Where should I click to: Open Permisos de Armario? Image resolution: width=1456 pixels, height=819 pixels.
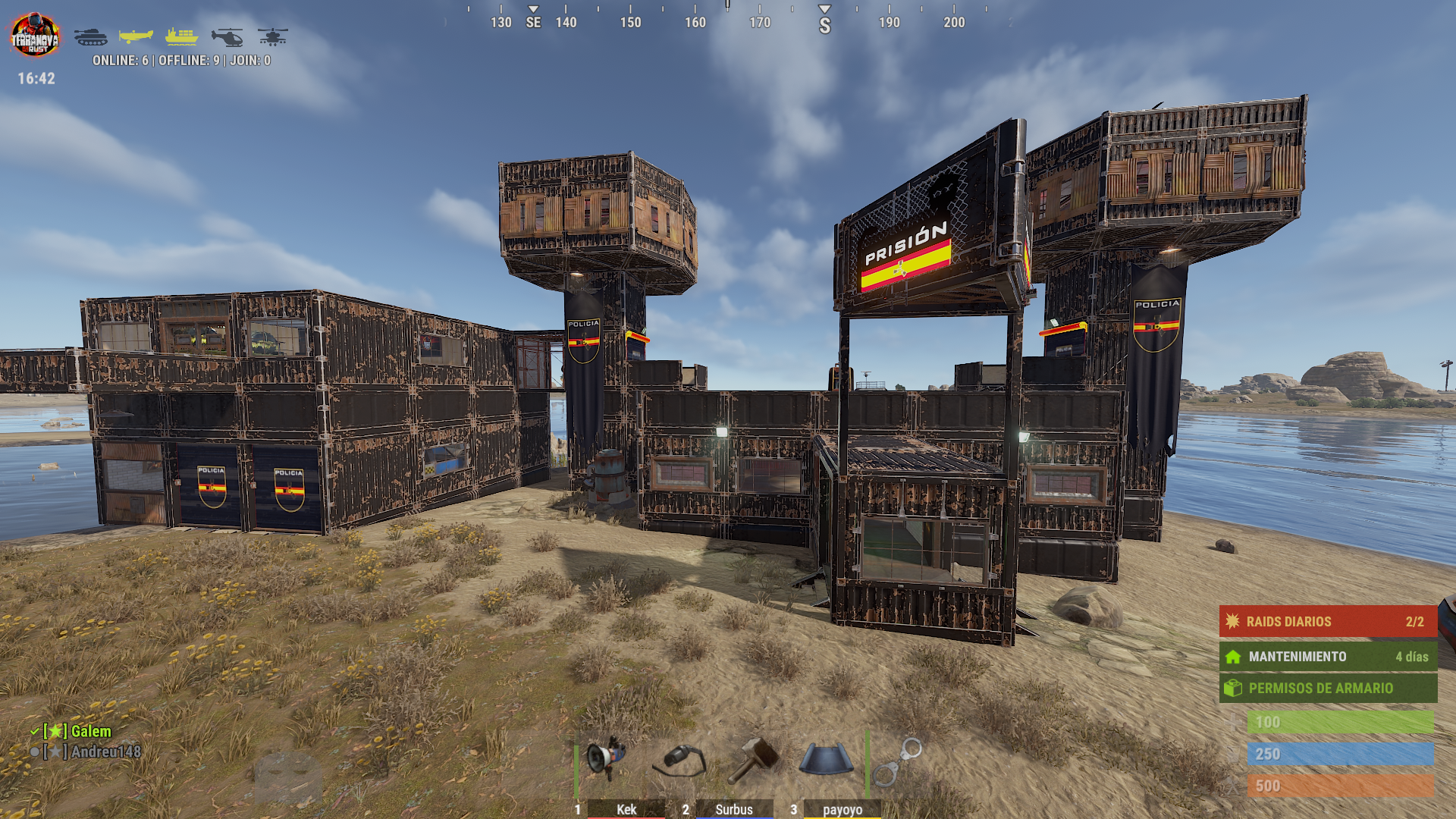tap(1328, 689)
